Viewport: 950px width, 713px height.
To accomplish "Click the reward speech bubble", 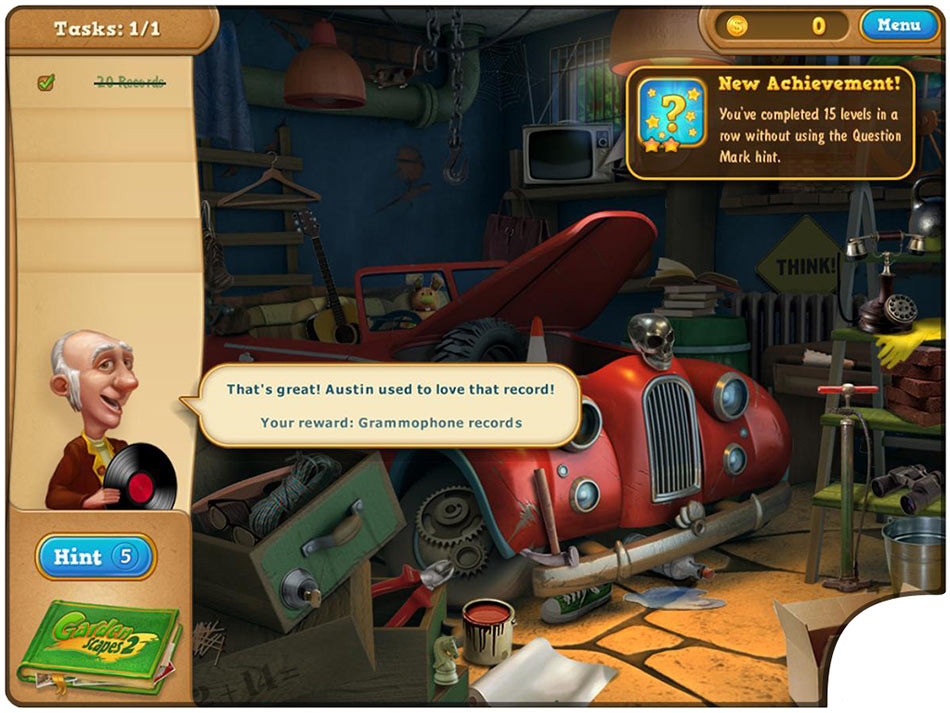I will click(391, 404).
